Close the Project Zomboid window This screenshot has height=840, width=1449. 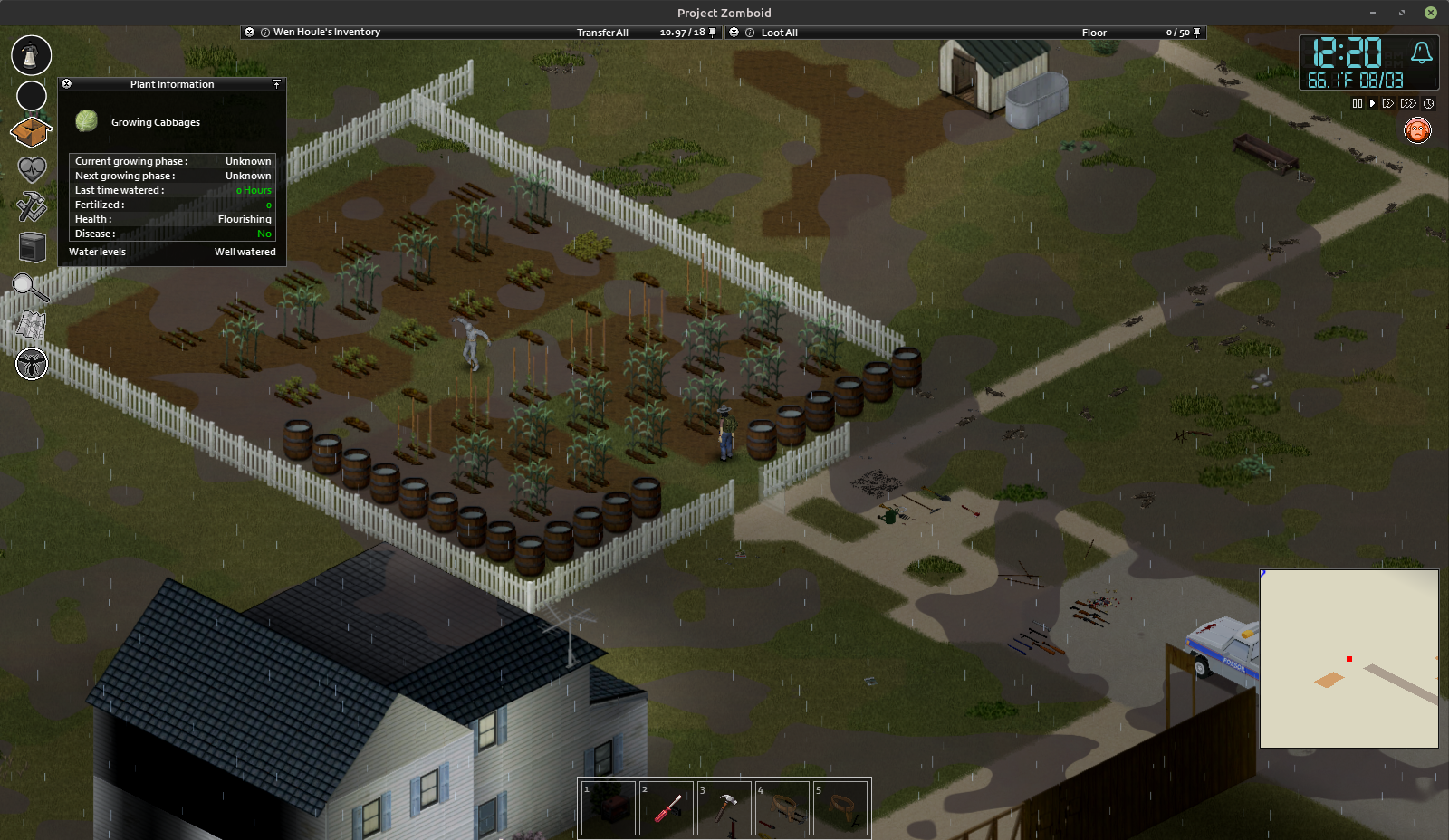[x=1431, y=13]
